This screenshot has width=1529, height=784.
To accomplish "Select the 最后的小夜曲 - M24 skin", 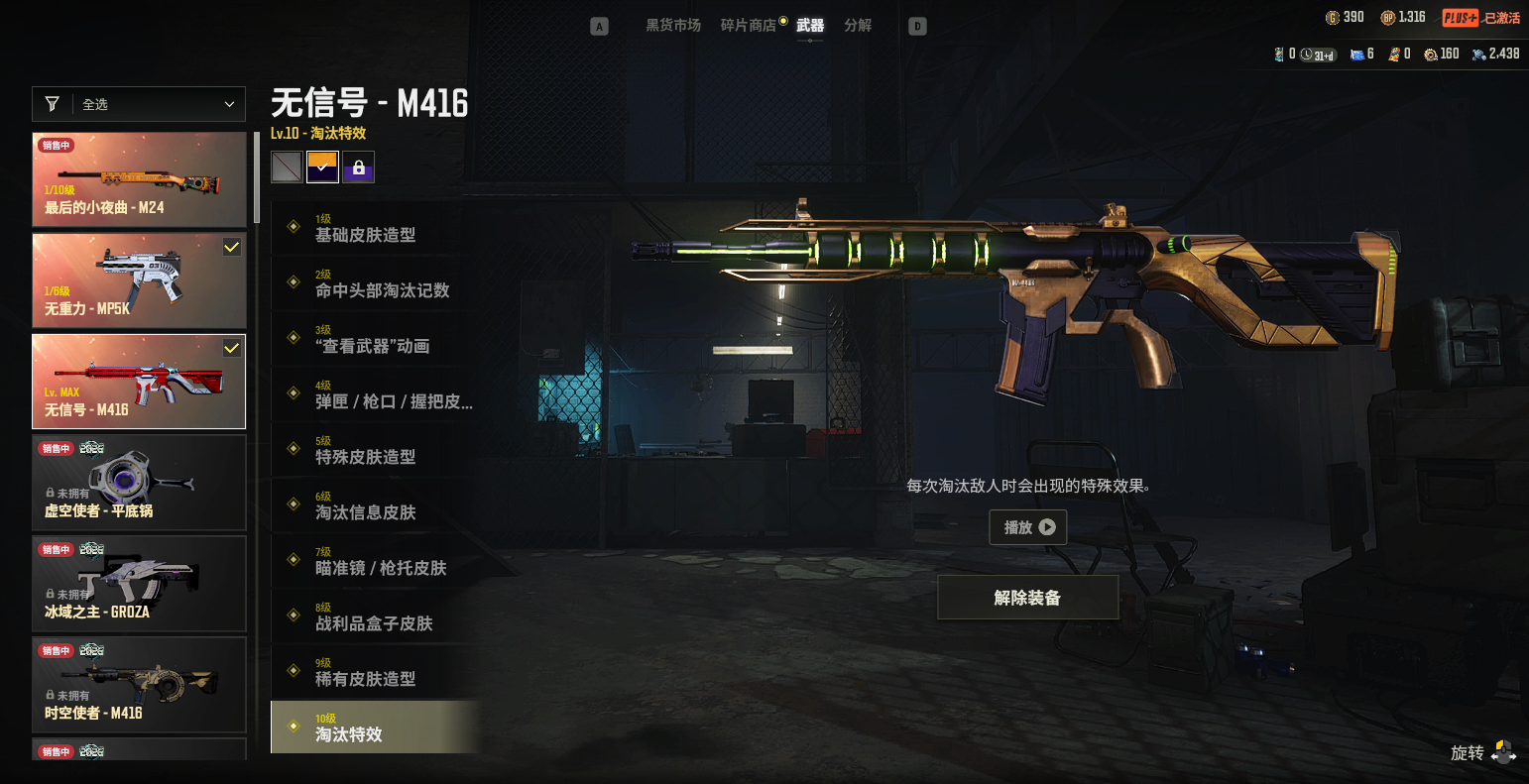I will (x=139, y=179).
